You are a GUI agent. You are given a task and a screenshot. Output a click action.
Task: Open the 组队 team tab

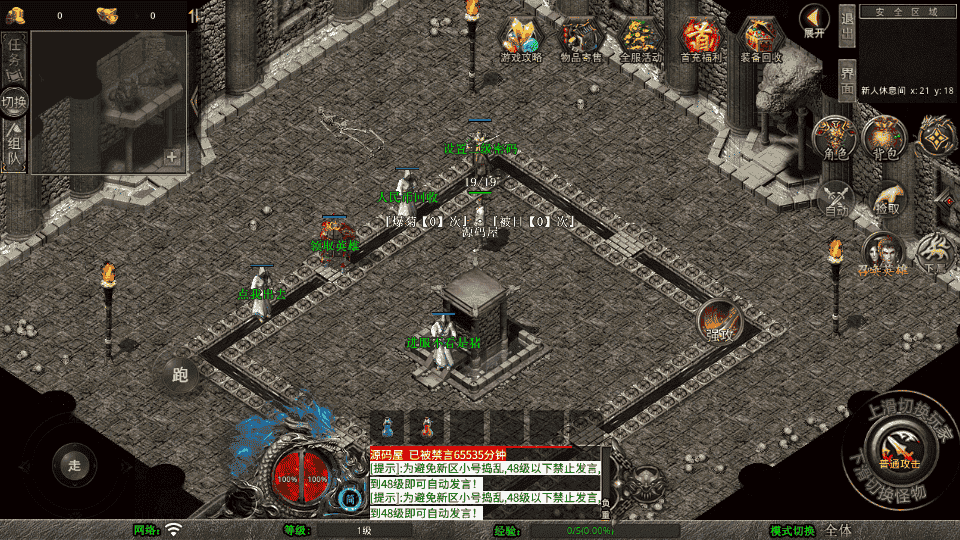pos(15,147)
